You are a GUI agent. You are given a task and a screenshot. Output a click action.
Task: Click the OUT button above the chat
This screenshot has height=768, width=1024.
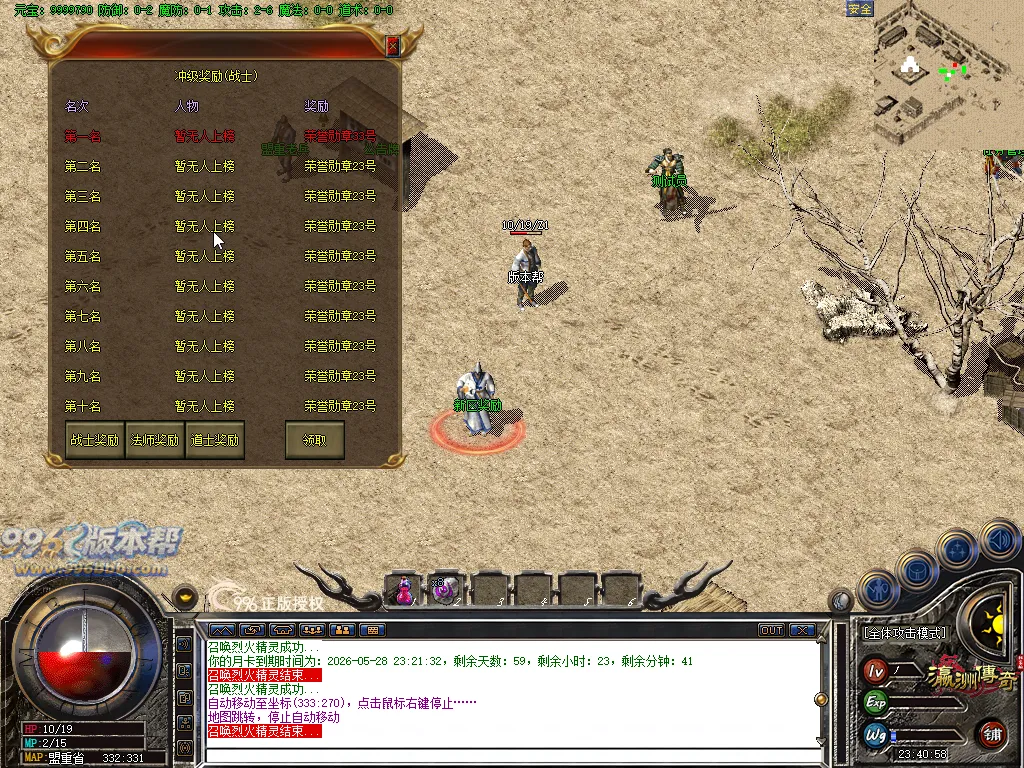771,630
